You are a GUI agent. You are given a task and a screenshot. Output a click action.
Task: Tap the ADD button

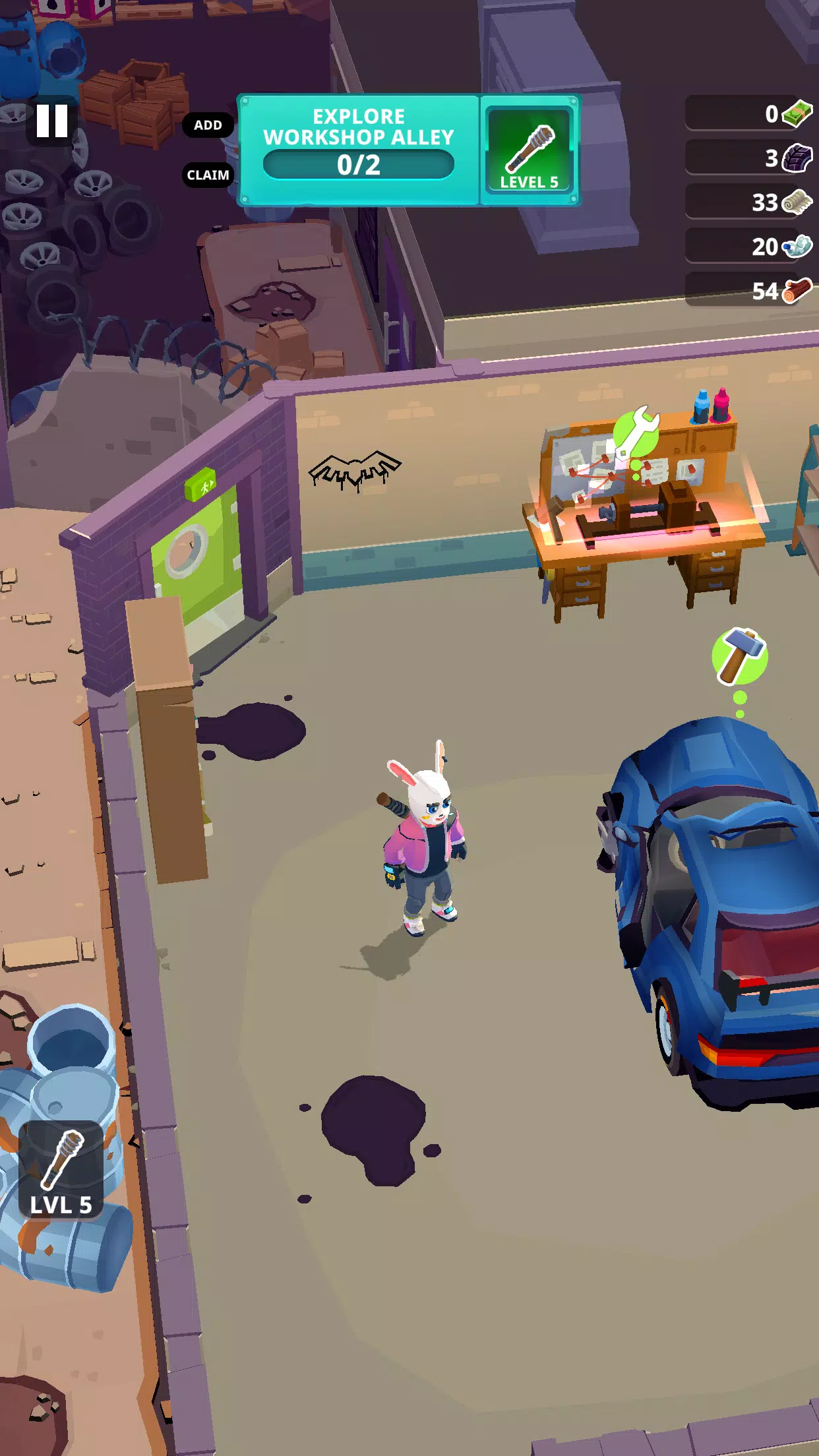[x=208, y=125]
